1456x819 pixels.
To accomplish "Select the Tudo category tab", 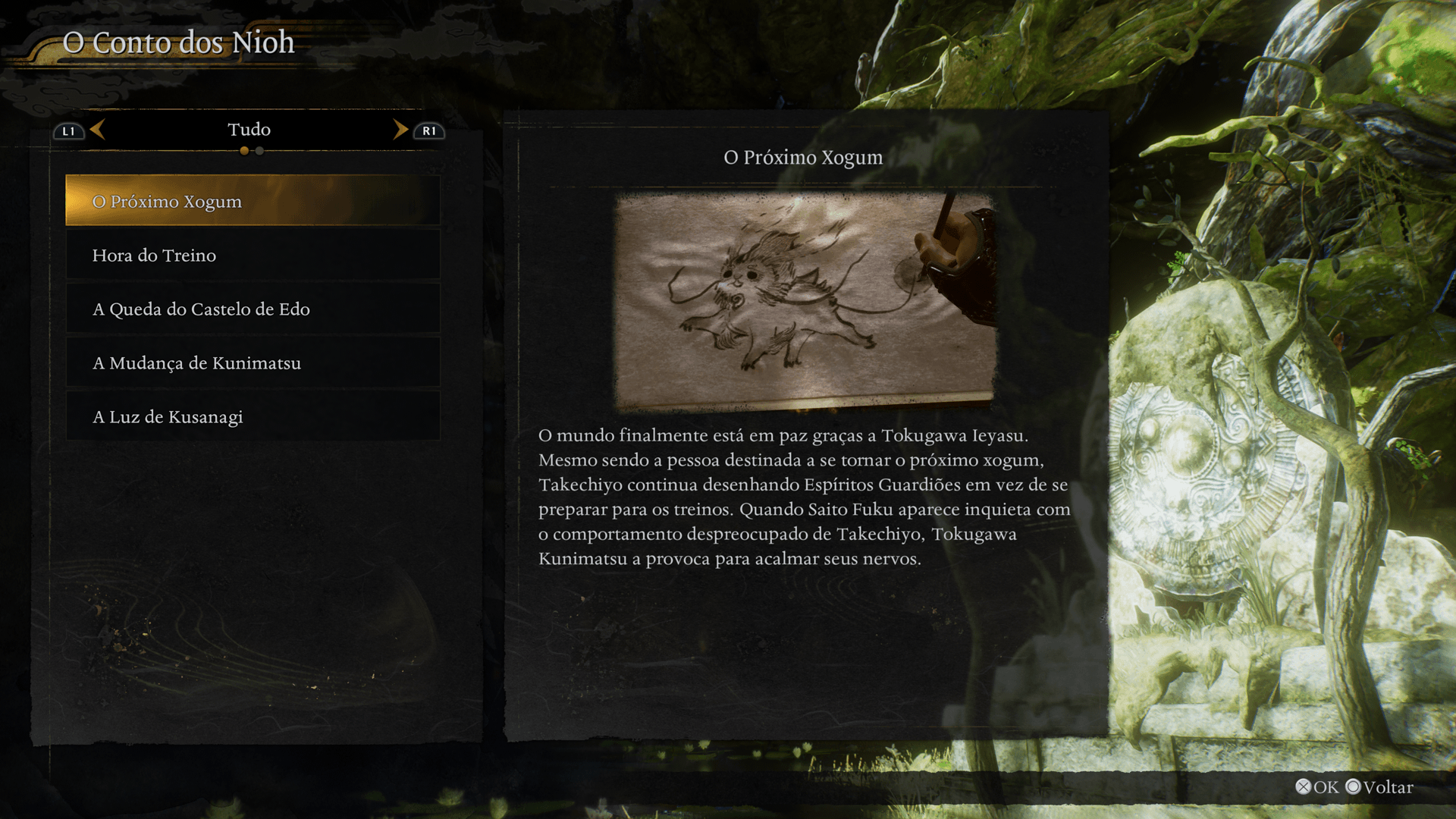I will pos(249,130).
